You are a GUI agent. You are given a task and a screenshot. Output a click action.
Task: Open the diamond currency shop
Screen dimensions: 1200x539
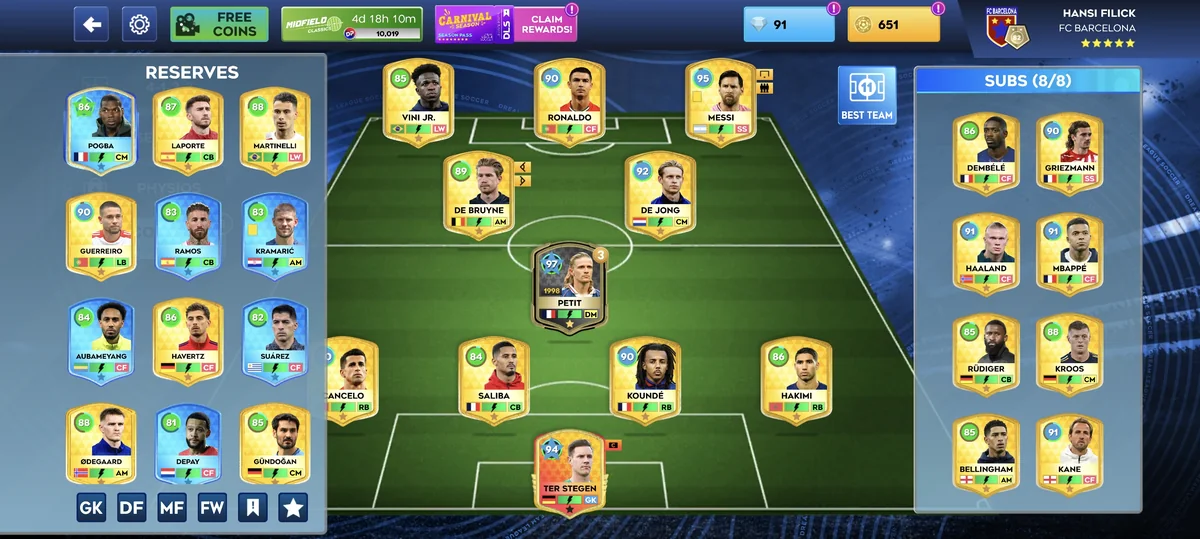(788, 25)
